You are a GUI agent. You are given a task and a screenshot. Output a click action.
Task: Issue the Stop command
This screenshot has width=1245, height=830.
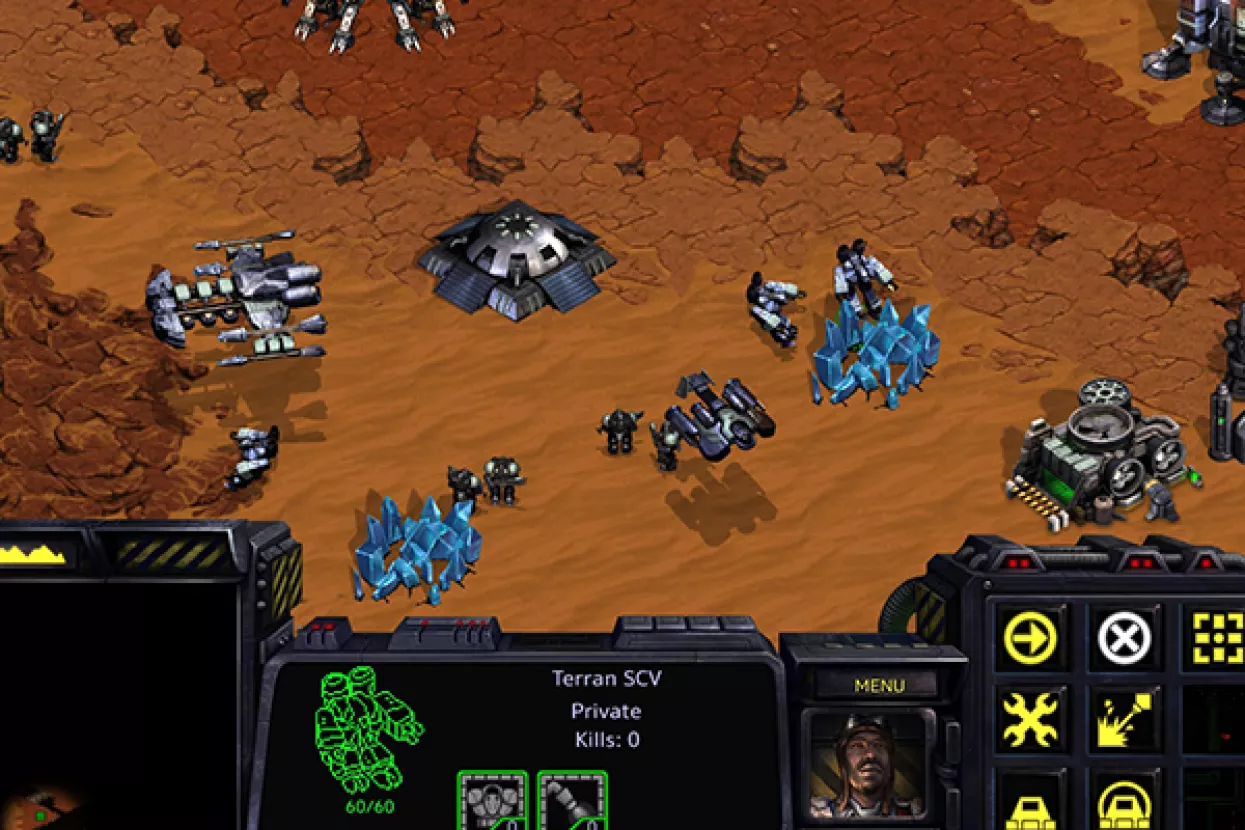pyautogui.click(x=1124, y=637)
